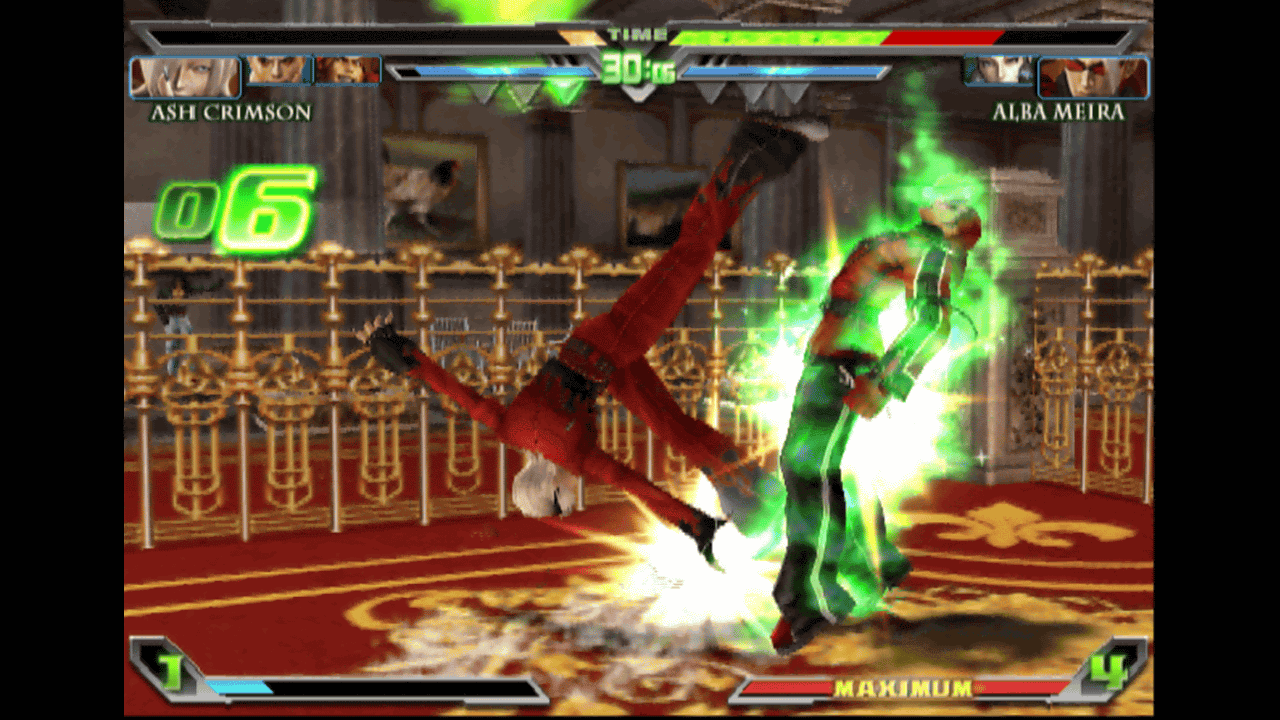Screen dimensions: 1280x720
Task: Click the round timer showing 30 seconds
Action: 640,67
